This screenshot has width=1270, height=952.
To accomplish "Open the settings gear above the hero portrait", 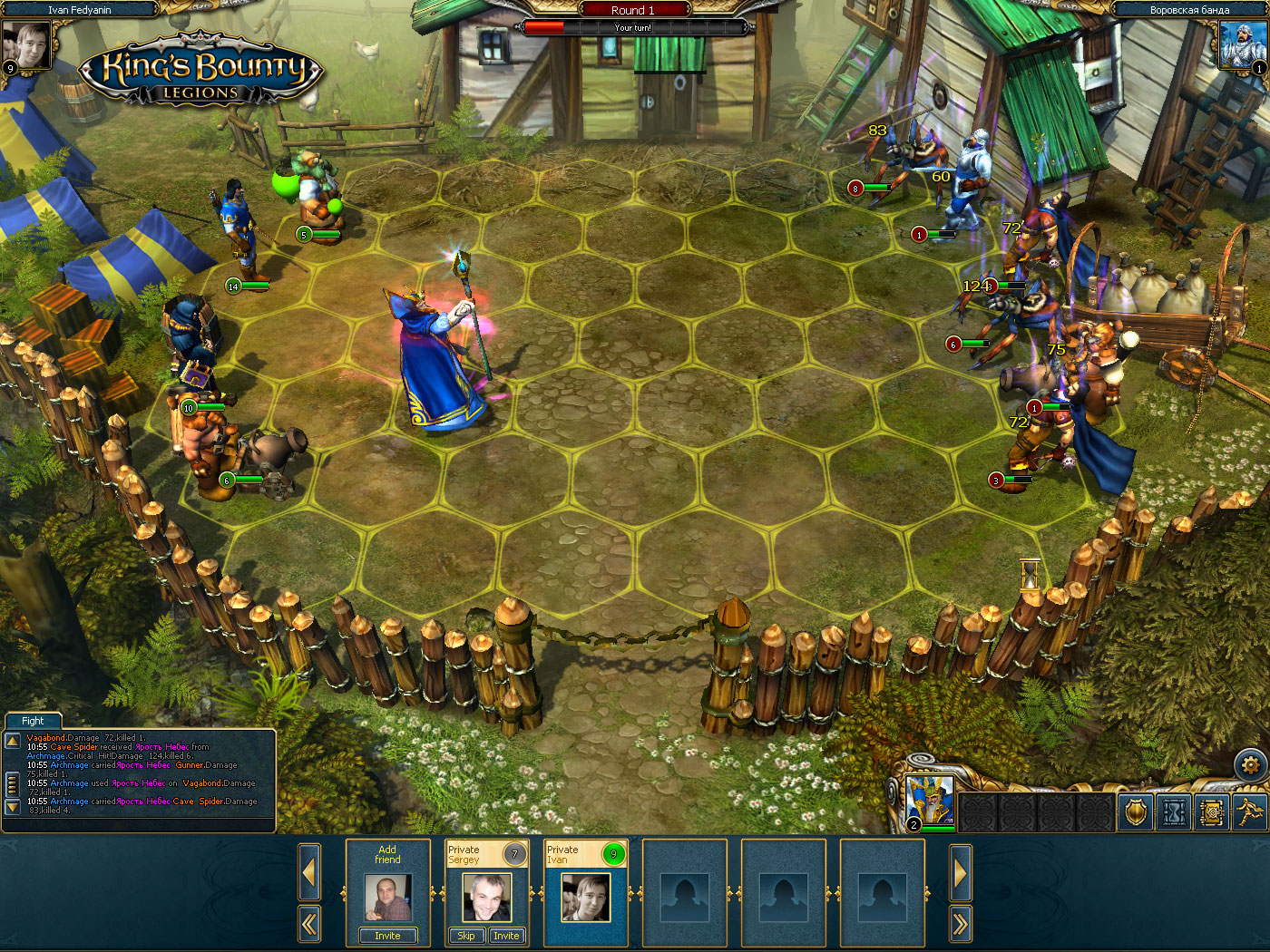I will pos(1250,765).
